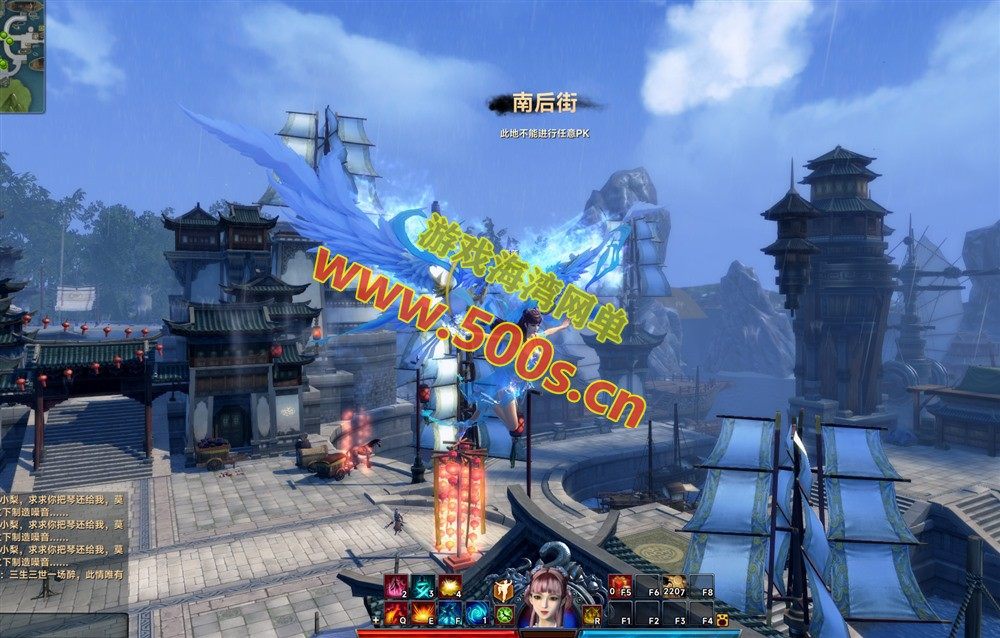Click the green circular skill icon
This screenshot has height=638, width=1000.
tap(503, 615)
